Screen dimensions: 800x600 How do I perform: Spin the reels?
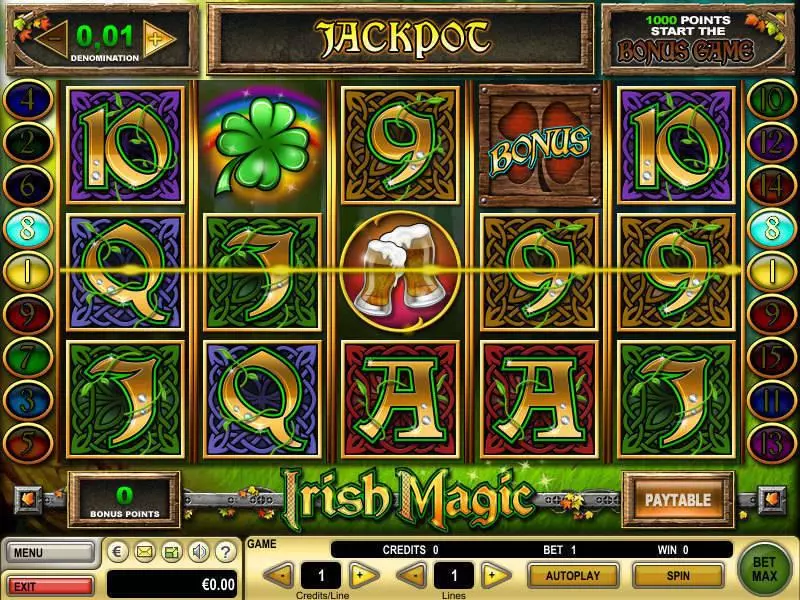[x=678, y=575]
